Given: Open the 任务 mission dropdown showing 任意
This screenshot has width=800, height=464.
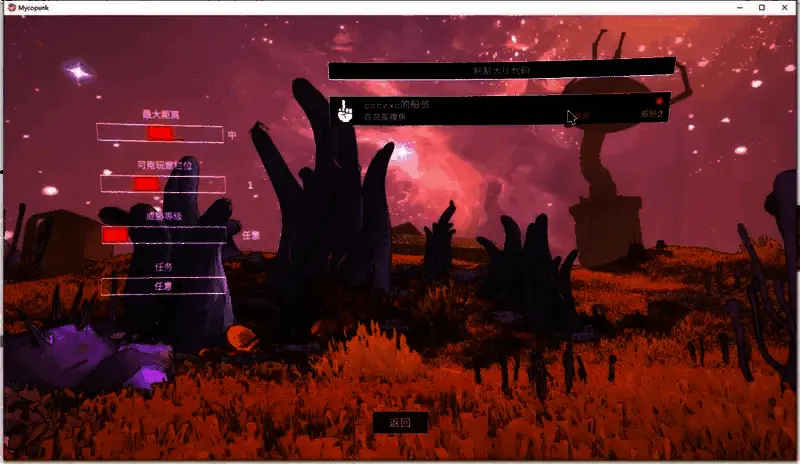Looking at the screenshot, I should pyautogui.click(x=163, y=286).
